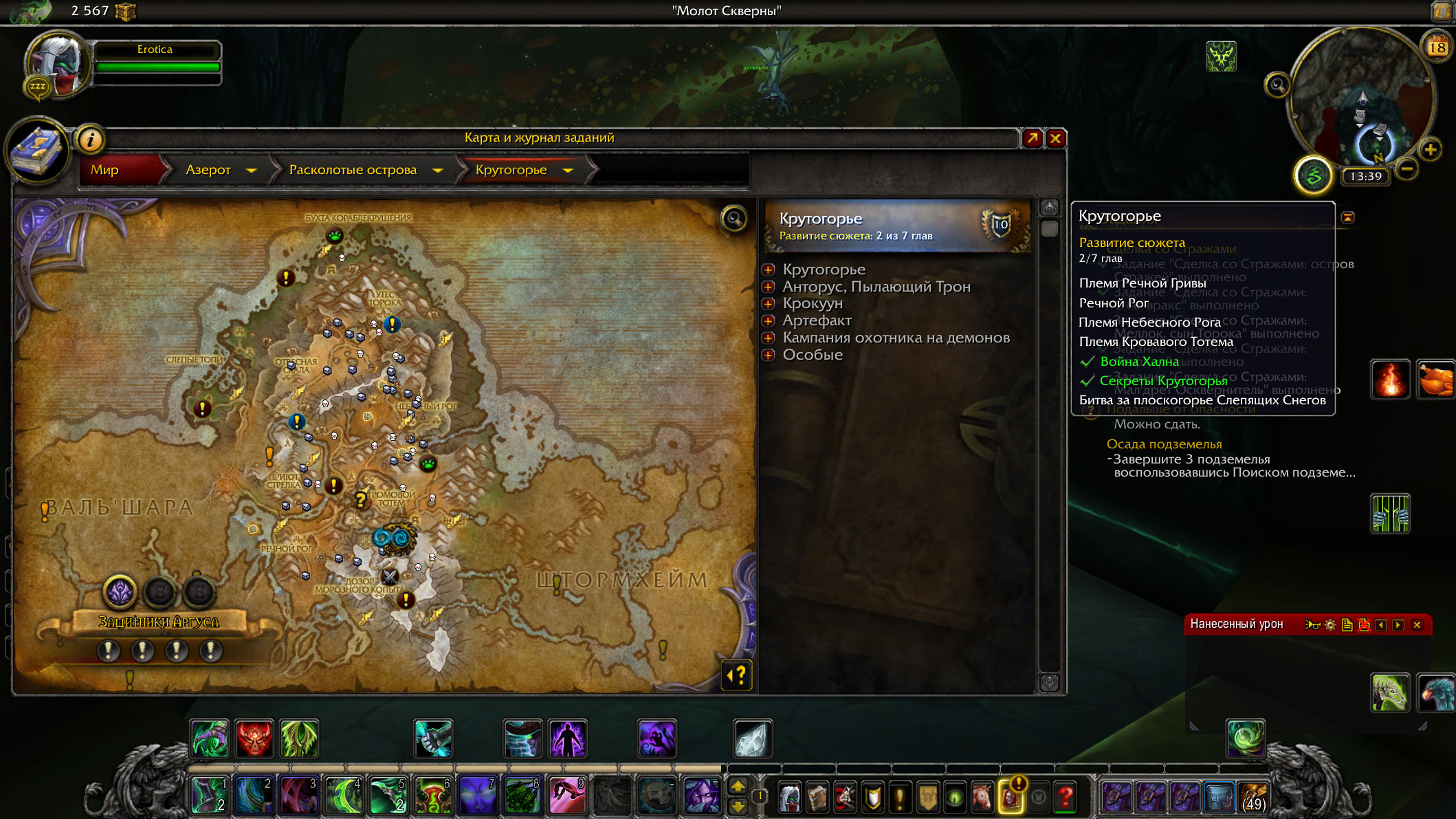The height and width of the screenshot is (819, 1456).
Task: Expand the Крокуун quest group
Action: (x=769, y=304)
